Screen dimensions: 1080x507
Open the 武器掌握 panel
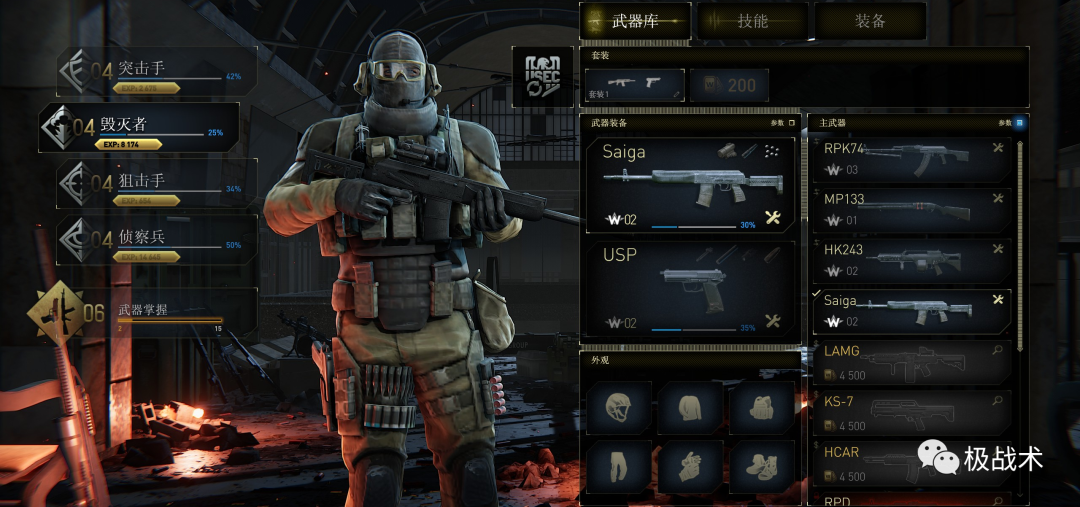(143, 312)
